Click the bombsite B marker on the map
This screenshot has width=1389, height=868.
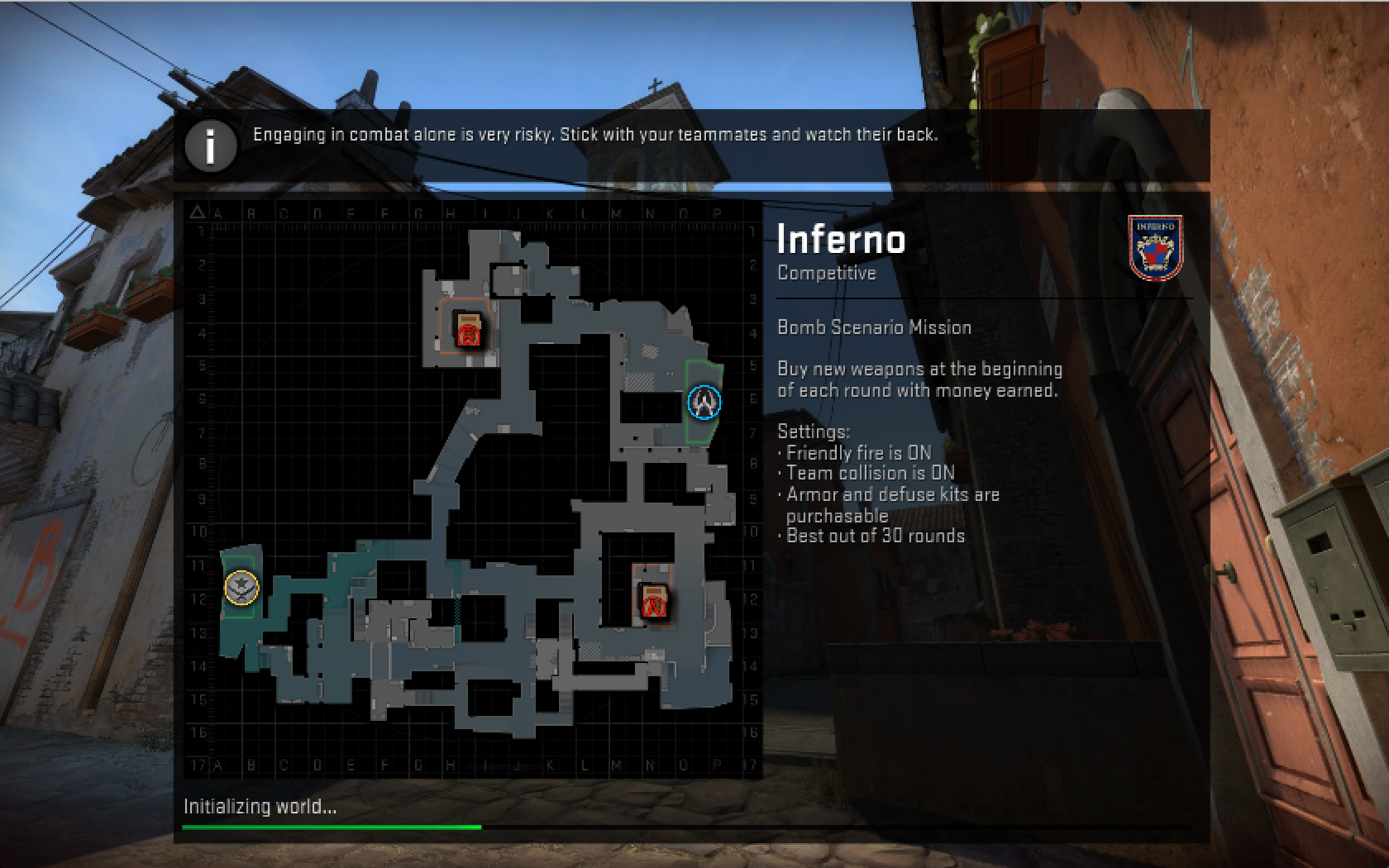[468, 332]
